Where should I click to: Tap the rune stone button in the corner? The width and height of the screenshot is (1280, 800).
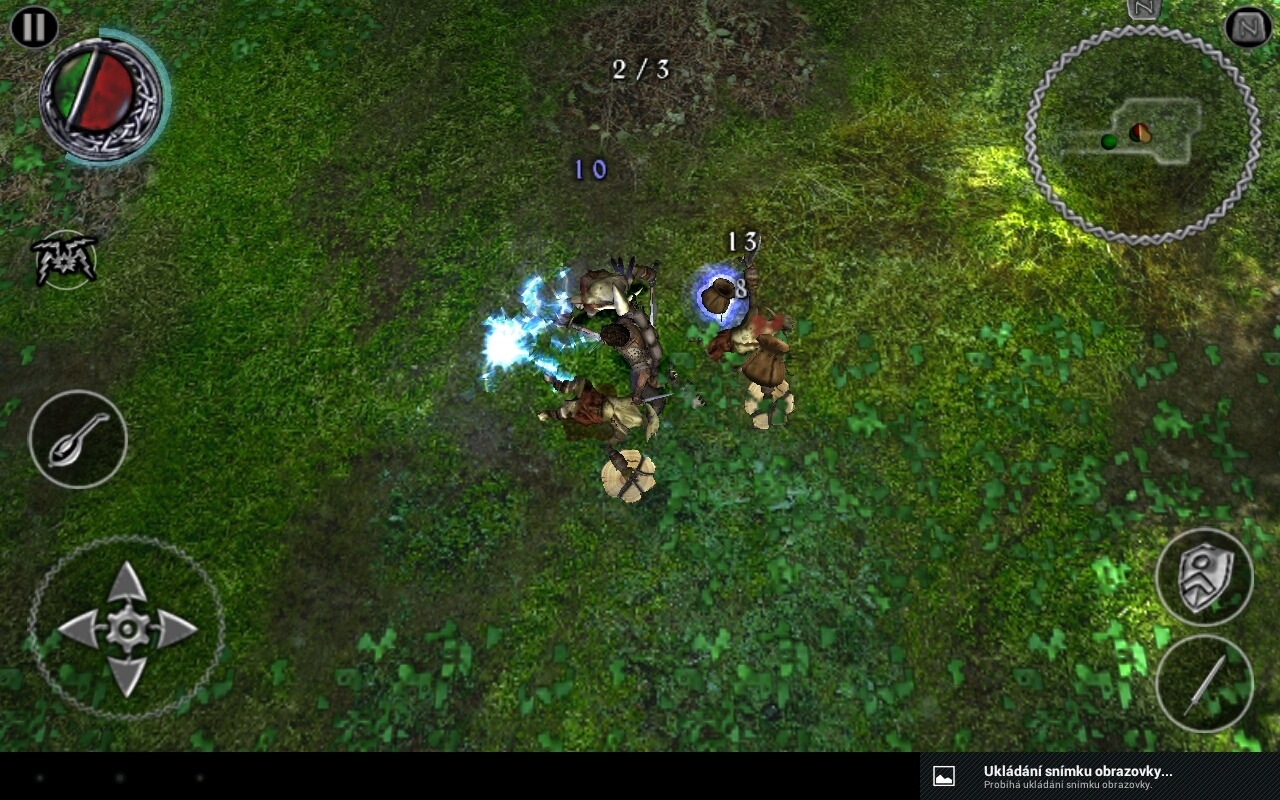(x=1248, y=27)
